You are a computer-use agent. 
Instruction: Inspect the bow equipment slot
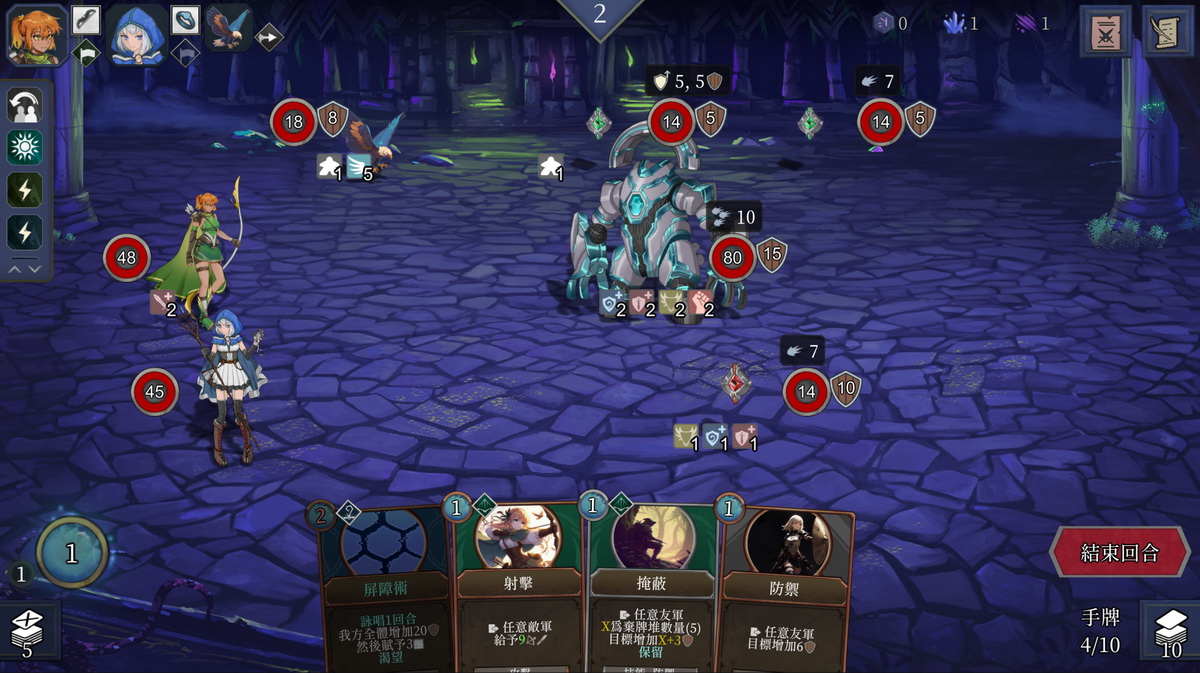86,19
